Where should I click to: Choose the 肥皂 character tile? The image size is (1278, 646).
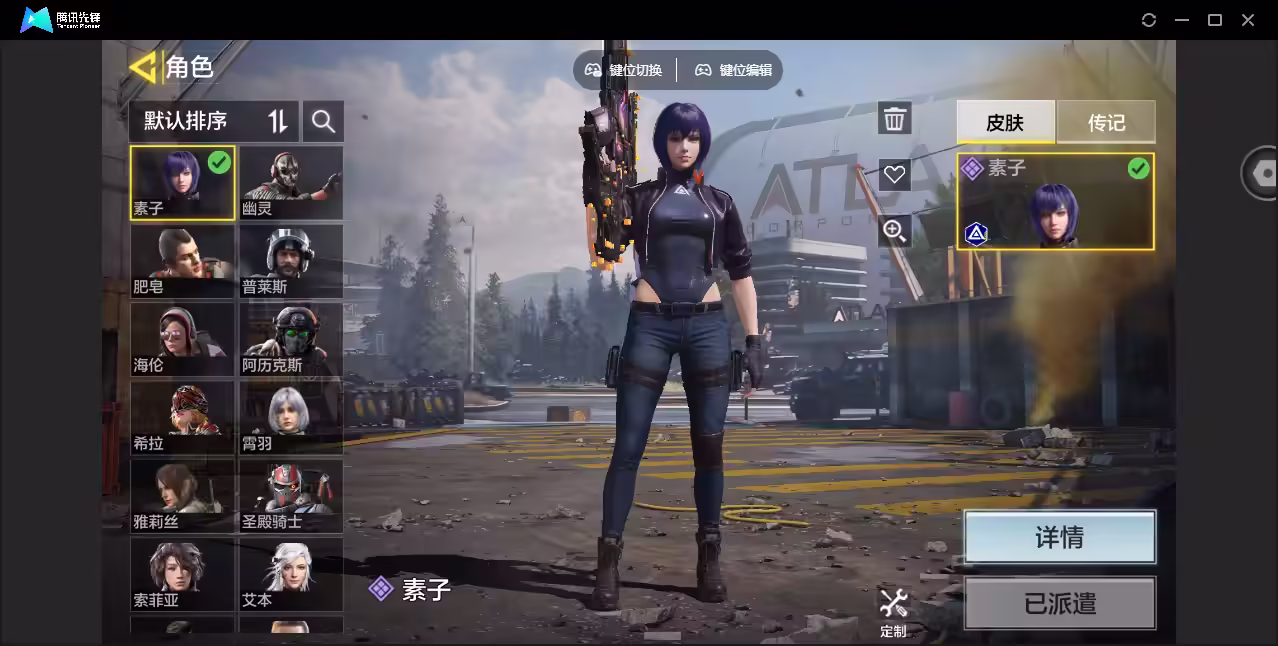[x=182, y=261]
